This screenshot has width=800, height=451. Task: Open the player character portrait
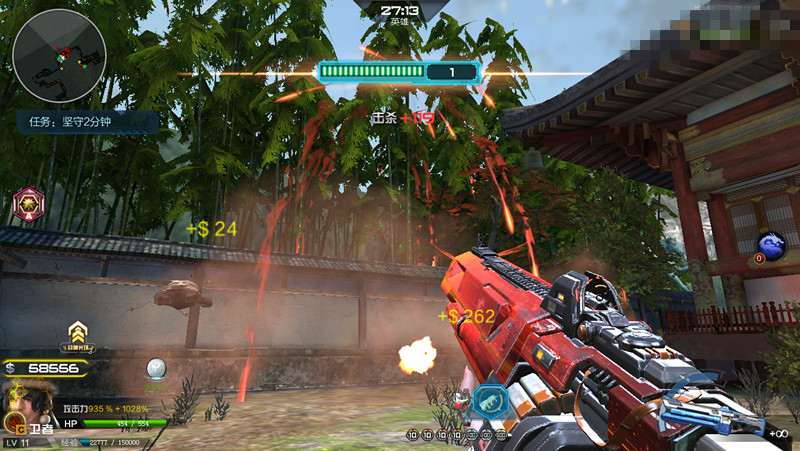pyautogui.click(x=20, y=403)
